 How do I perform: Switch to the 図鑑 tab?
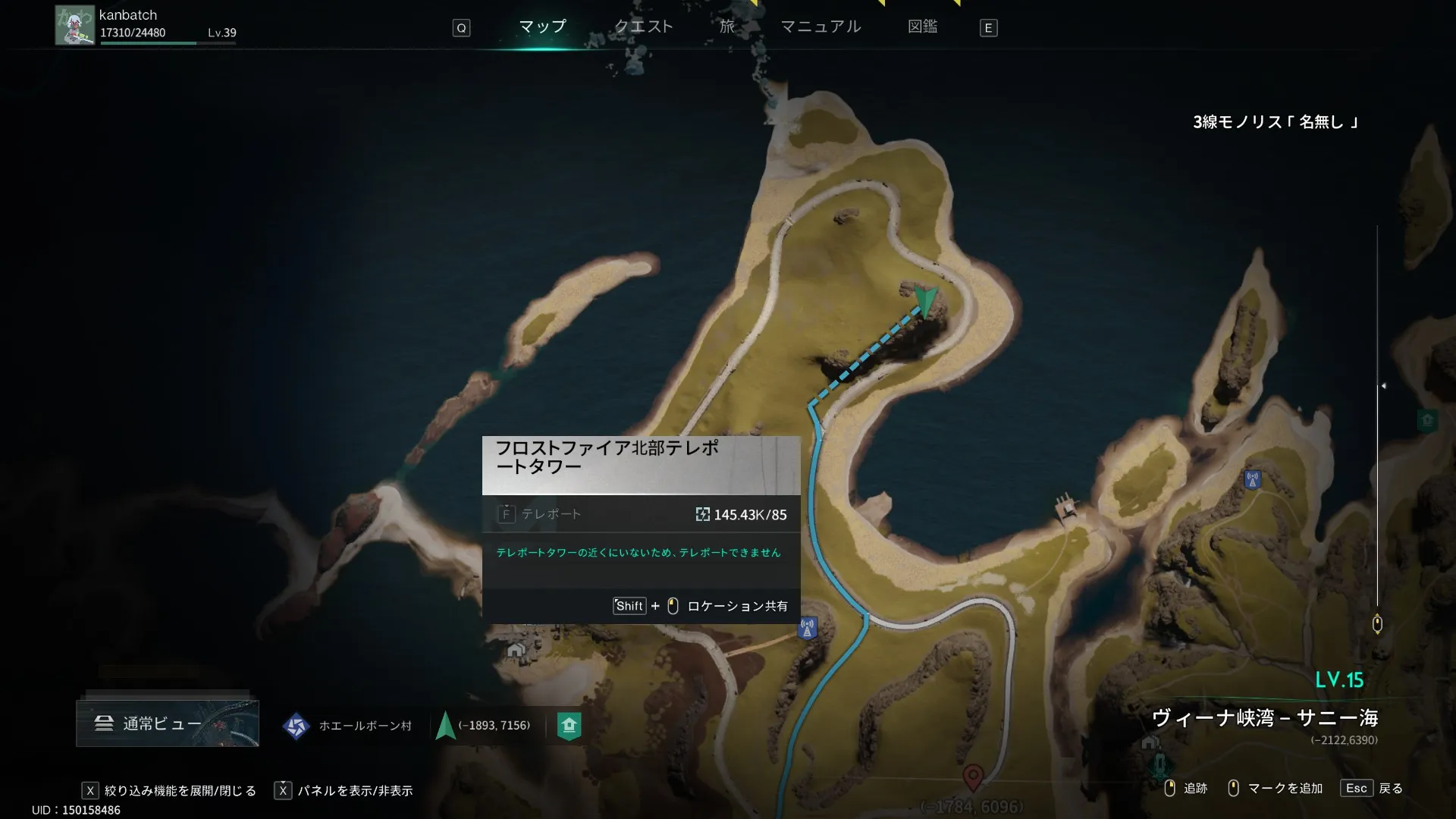point(922,27)
